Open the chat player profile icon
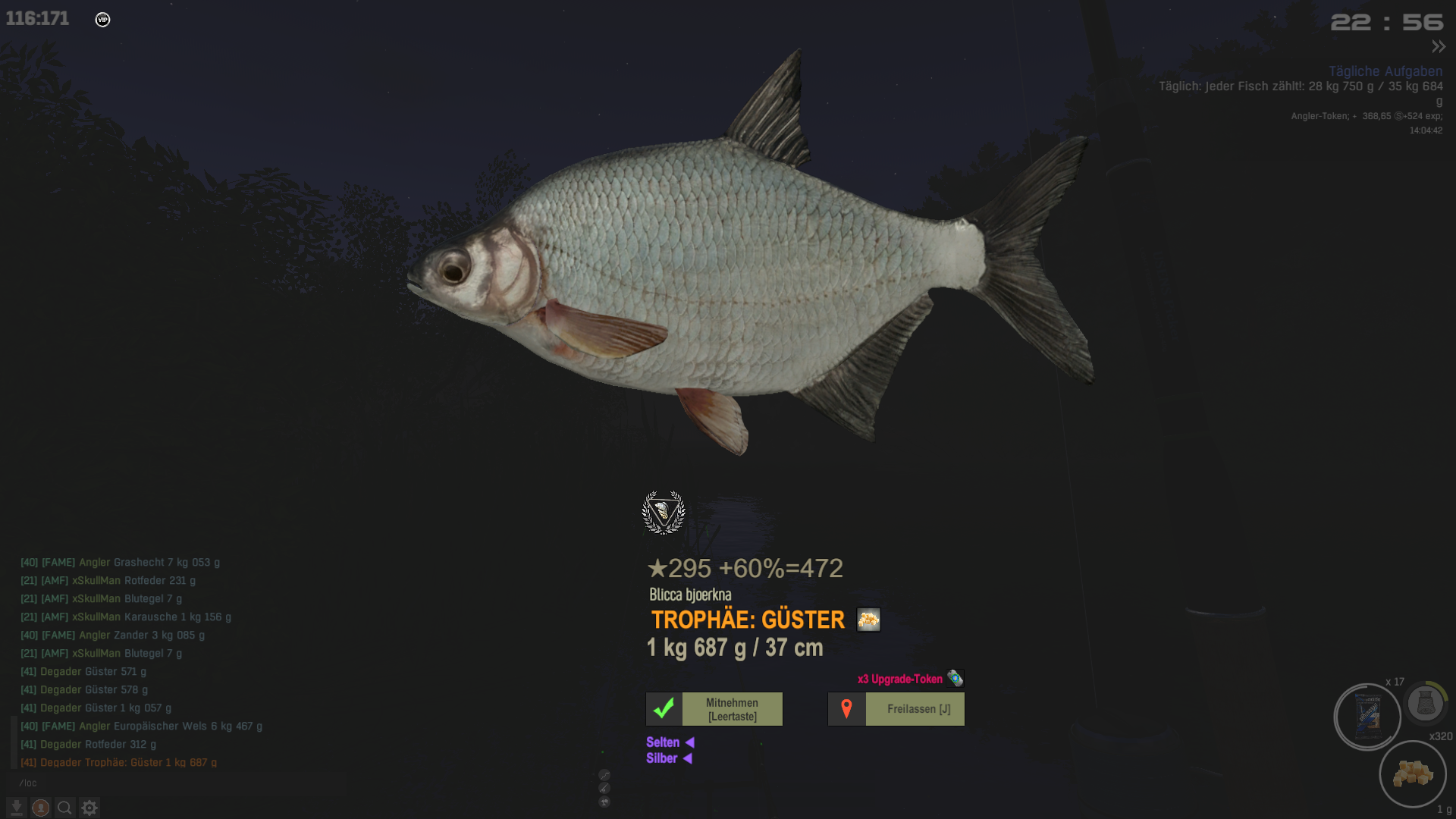Viewport: 1456px width, 819px height. 41,808
